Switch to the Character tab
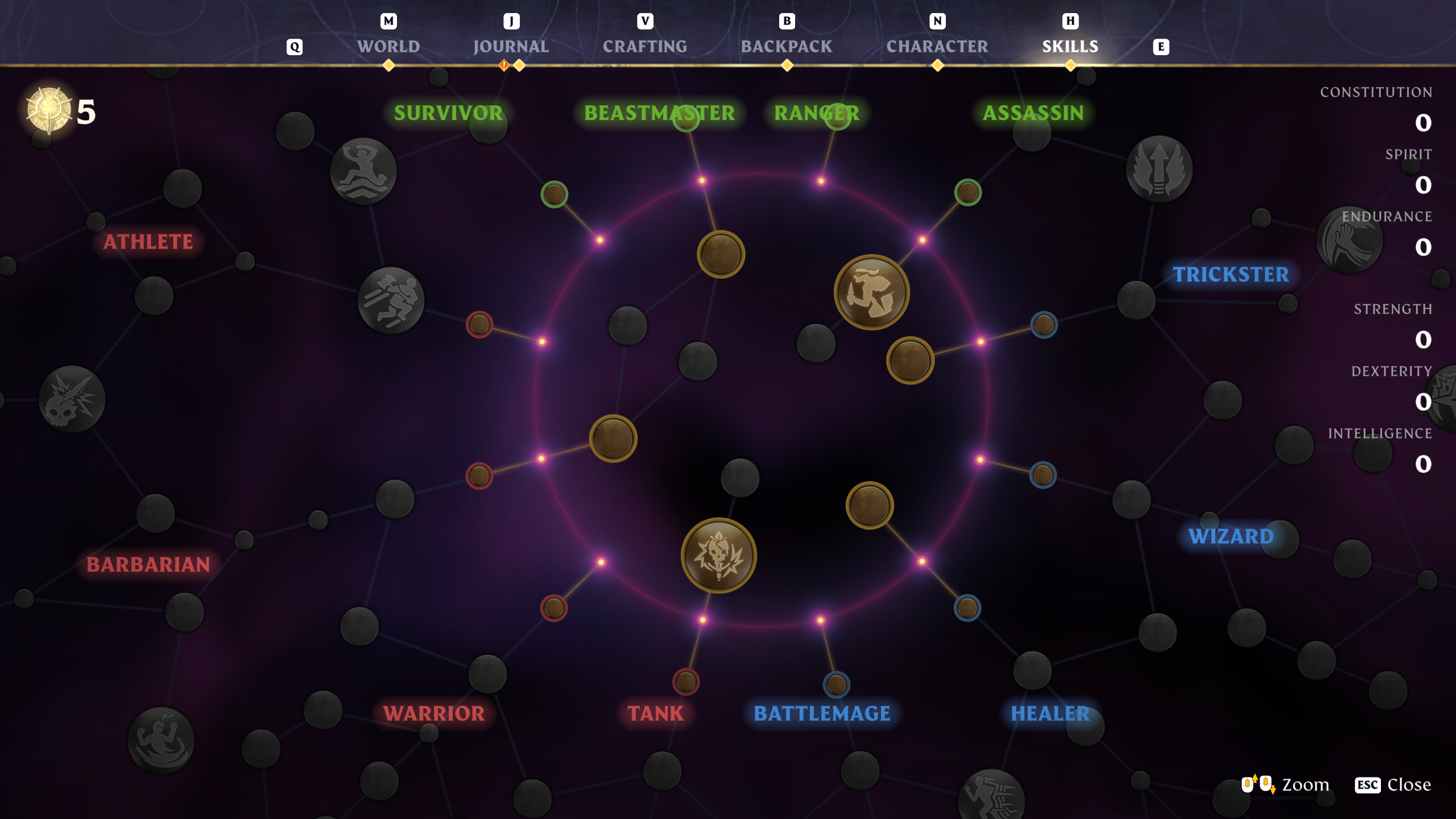Viewport: 1456px width, 819px height. [x=937, y=47]
